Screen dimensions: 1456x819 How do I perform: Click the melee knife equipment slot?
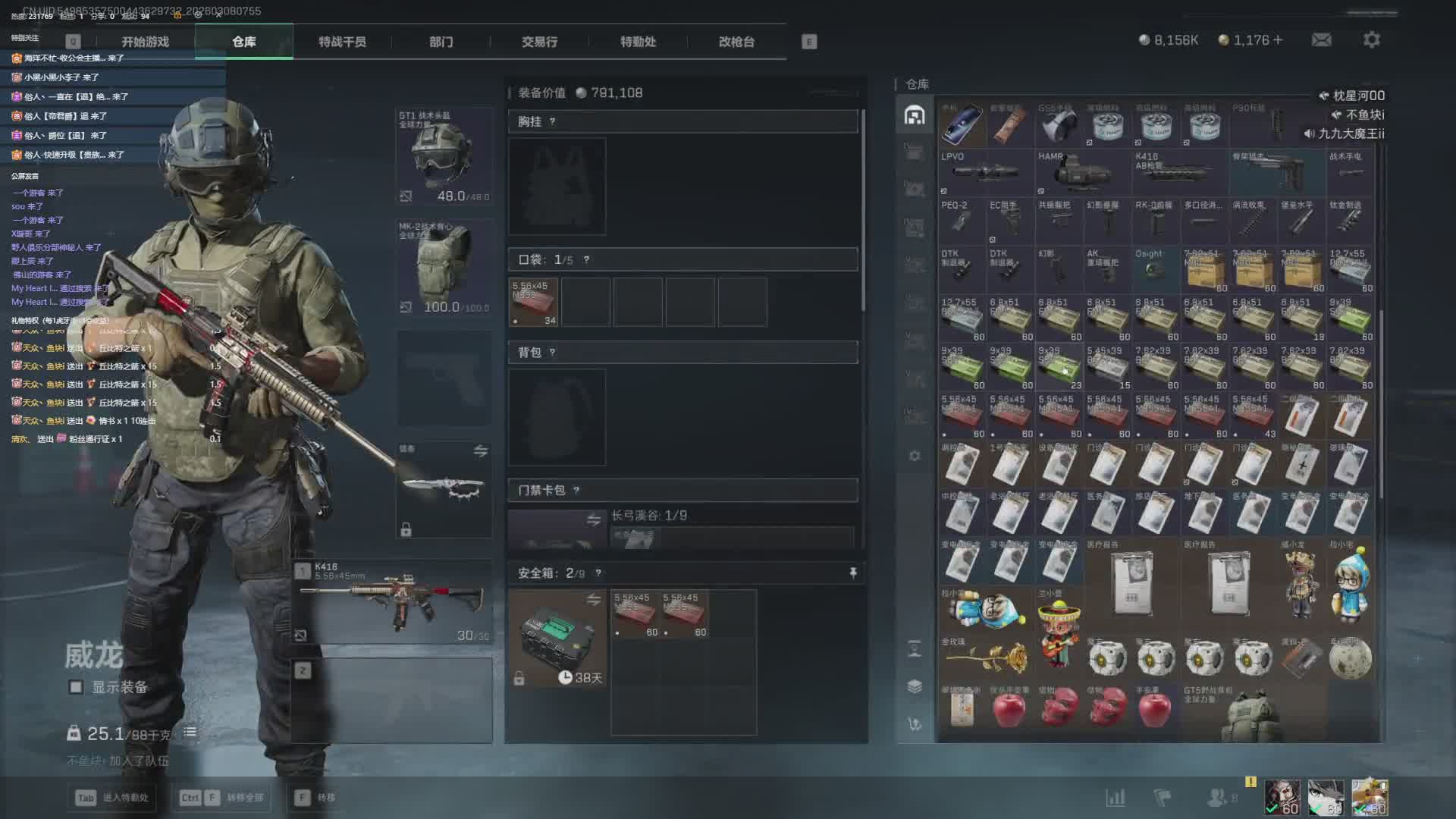[444, 489]
